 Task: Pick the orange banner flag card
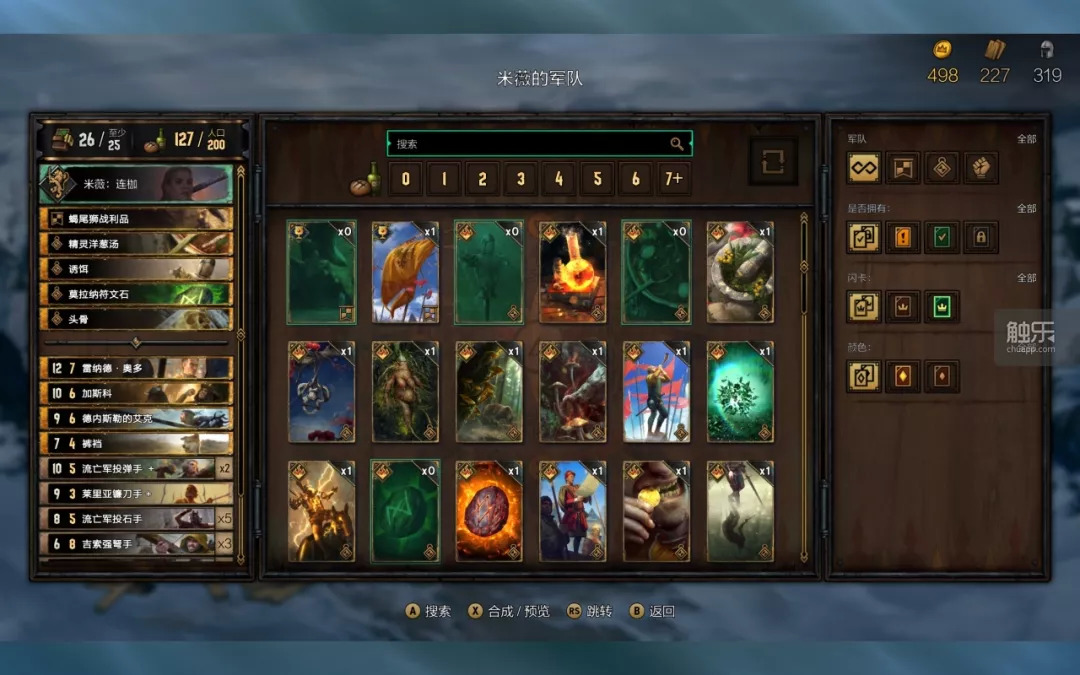pyautogui.click(x=405, y=272)
